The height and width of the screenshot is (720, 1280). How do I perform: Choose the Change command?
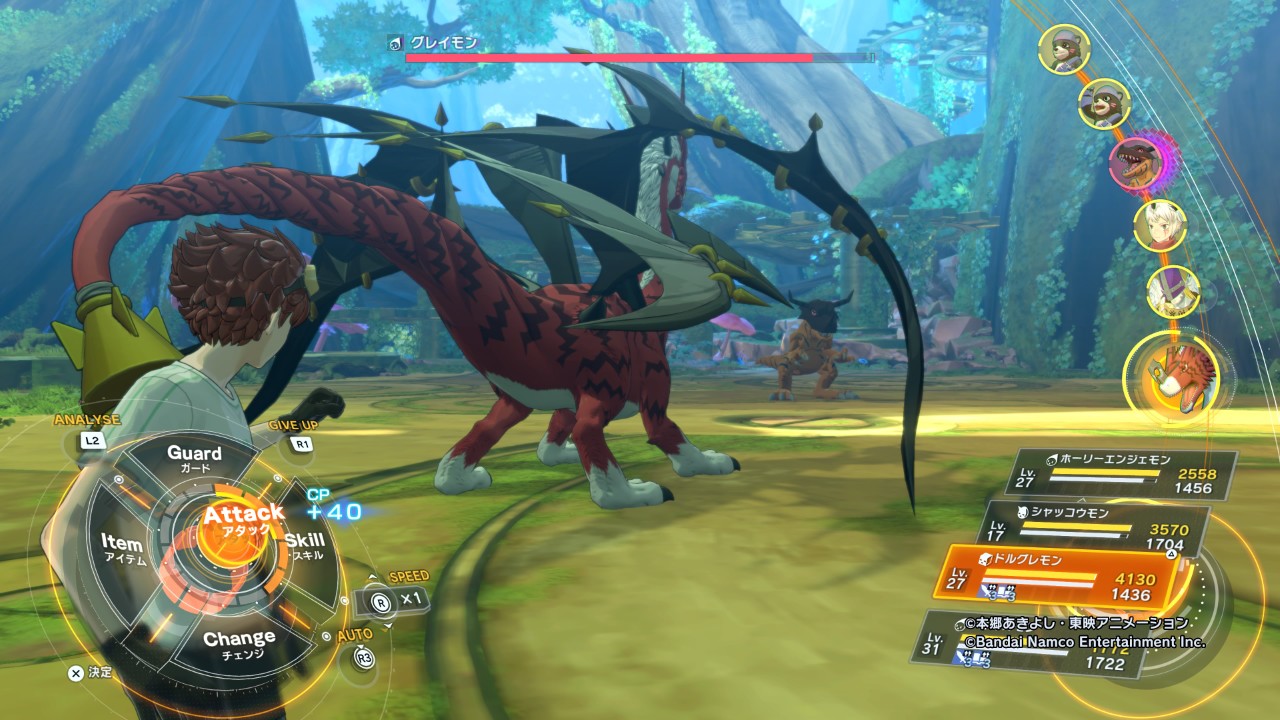239,642
